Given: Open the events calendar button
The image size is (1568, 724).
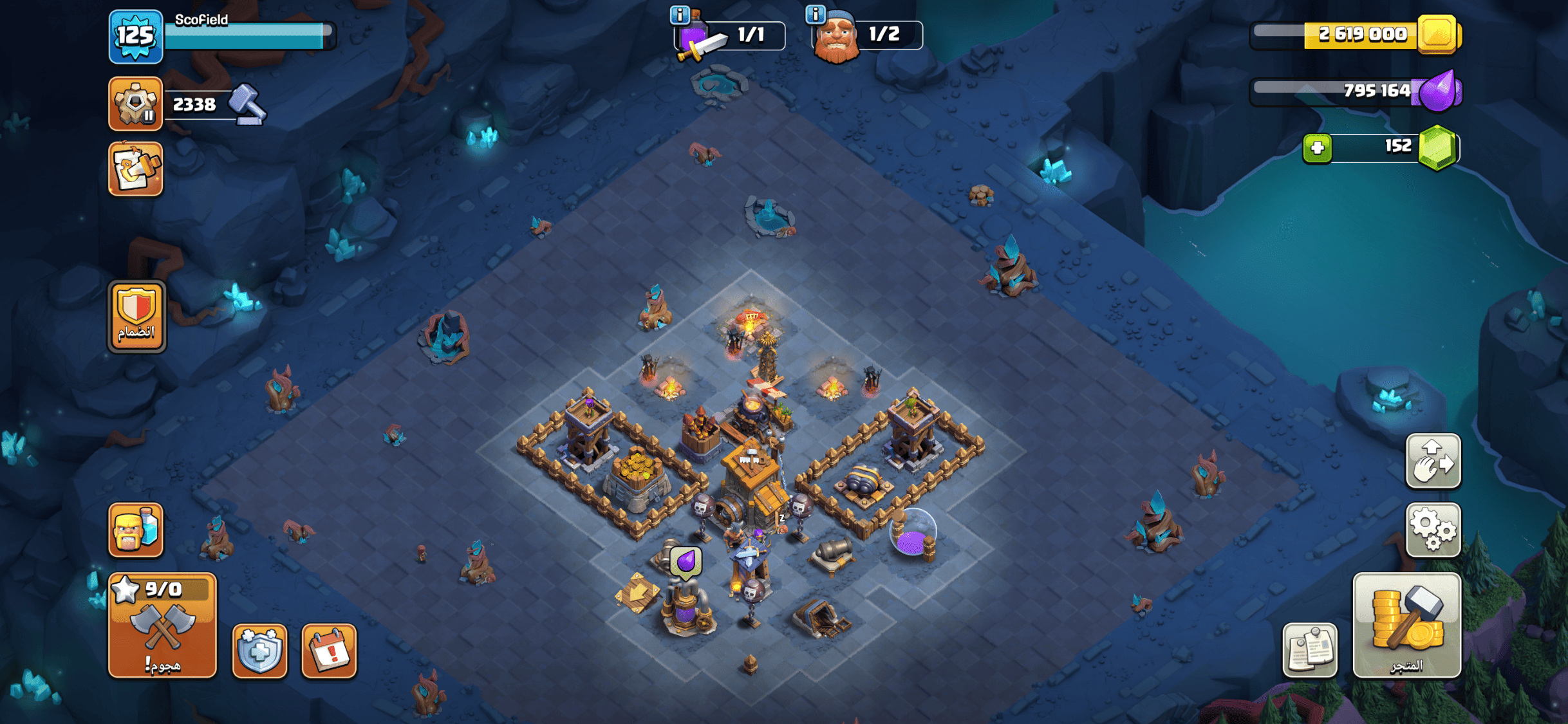Looking at the screenshot, I should click(x=329, y=651).
